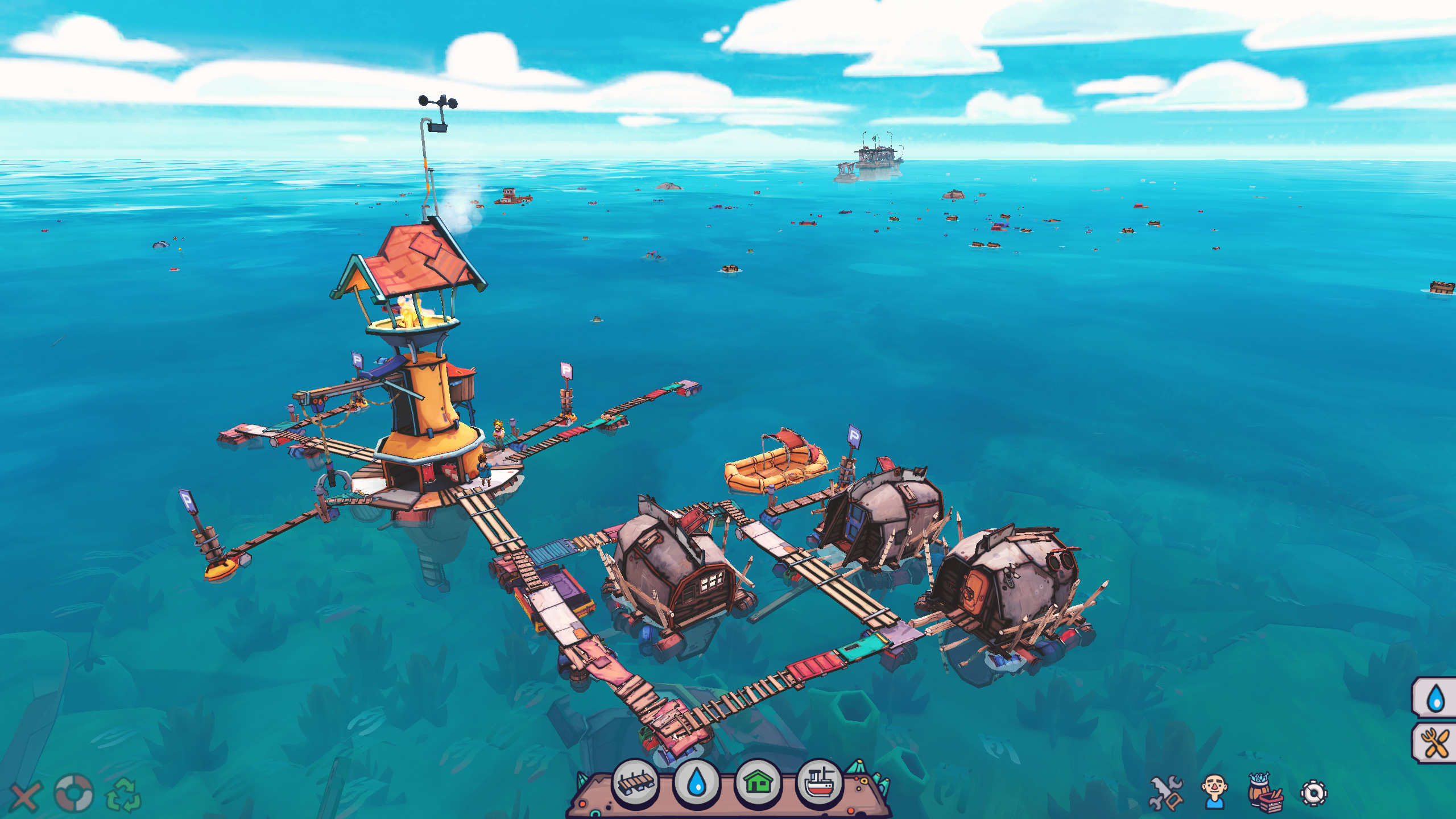This screenshot has width=1456, height=819.
Task: Expand the fork and knife side tab
Action: 1436,743
